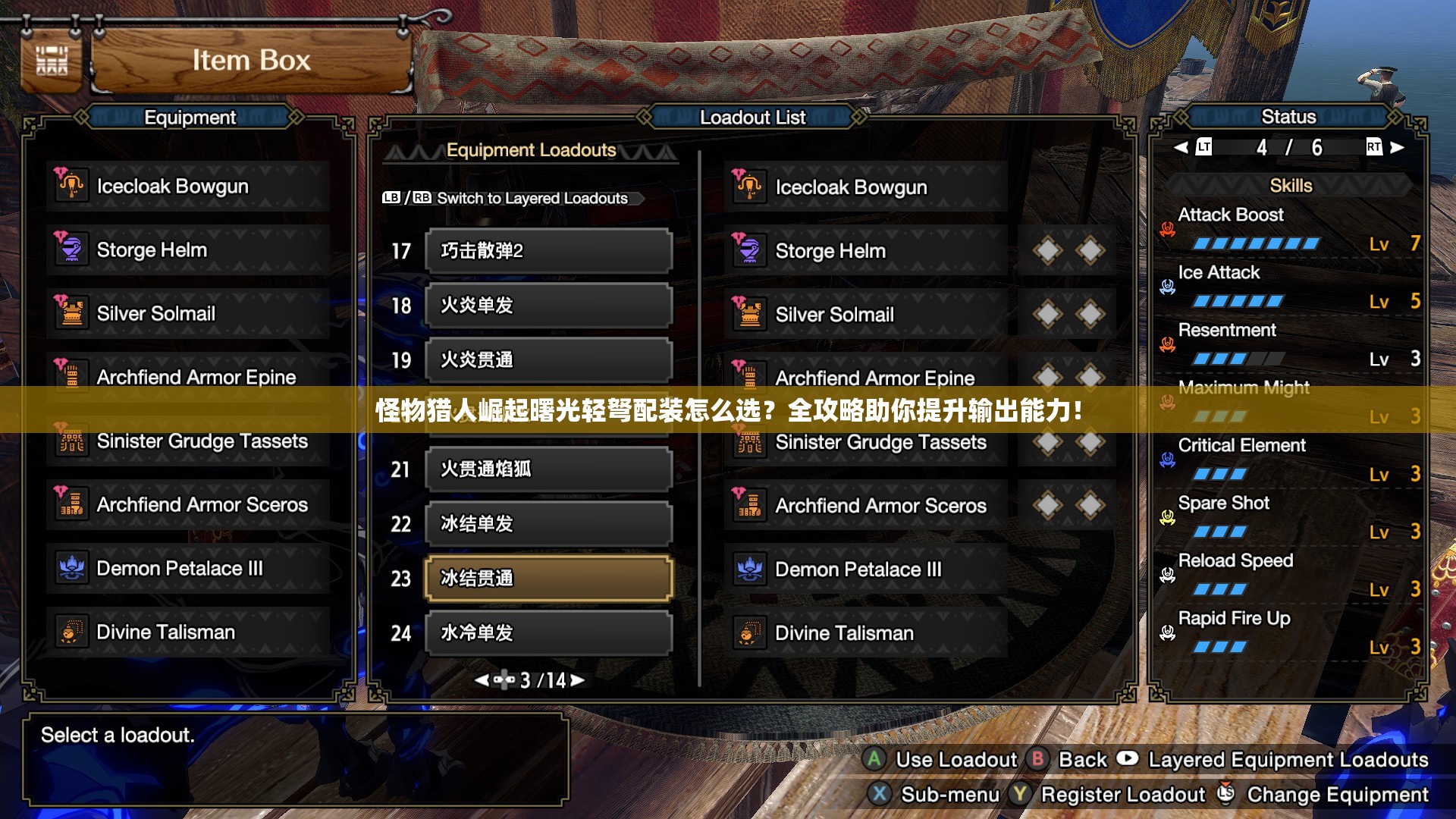Click Sinister Grudge Tassets in the Loadout List preview
The width and height of the screenshot is (1456, 819).
point(866,443)
